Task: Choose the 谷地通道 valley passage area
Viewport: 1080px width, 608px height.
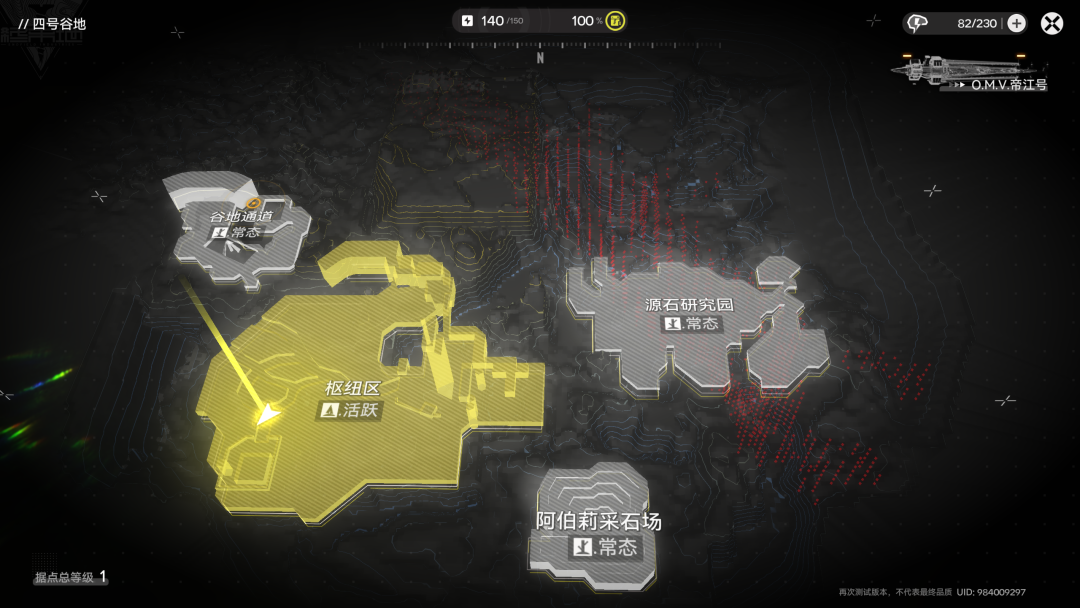Action: pos(240,224)
